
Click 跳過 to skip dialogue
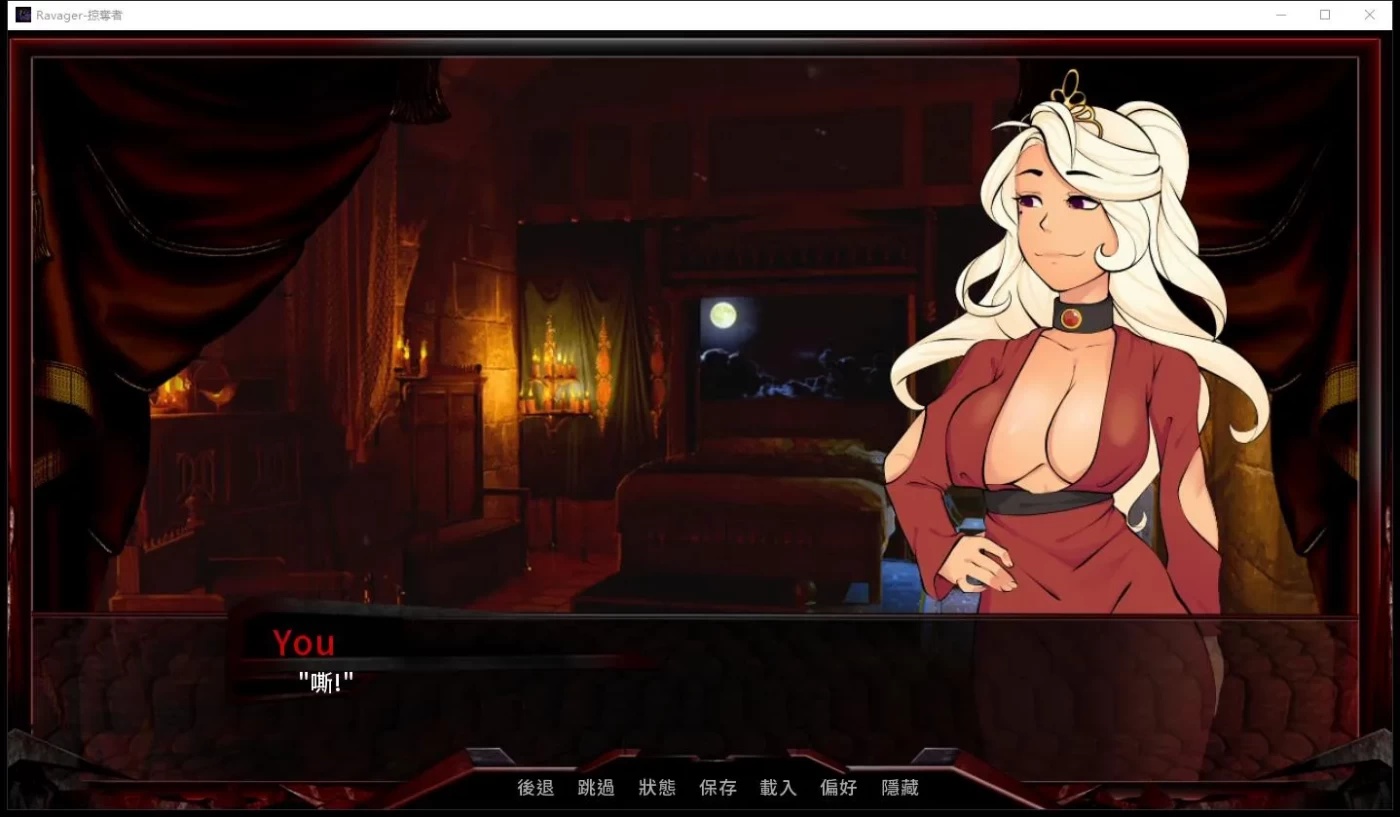[x=596, y=788]
